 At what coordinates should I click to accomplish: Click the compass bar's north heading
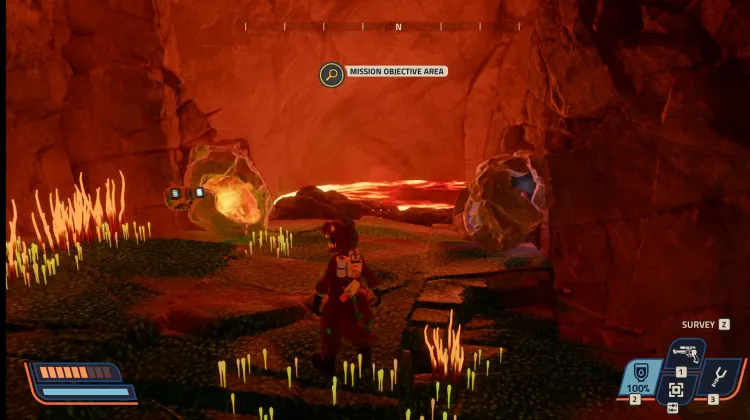[x=398, y=27]
